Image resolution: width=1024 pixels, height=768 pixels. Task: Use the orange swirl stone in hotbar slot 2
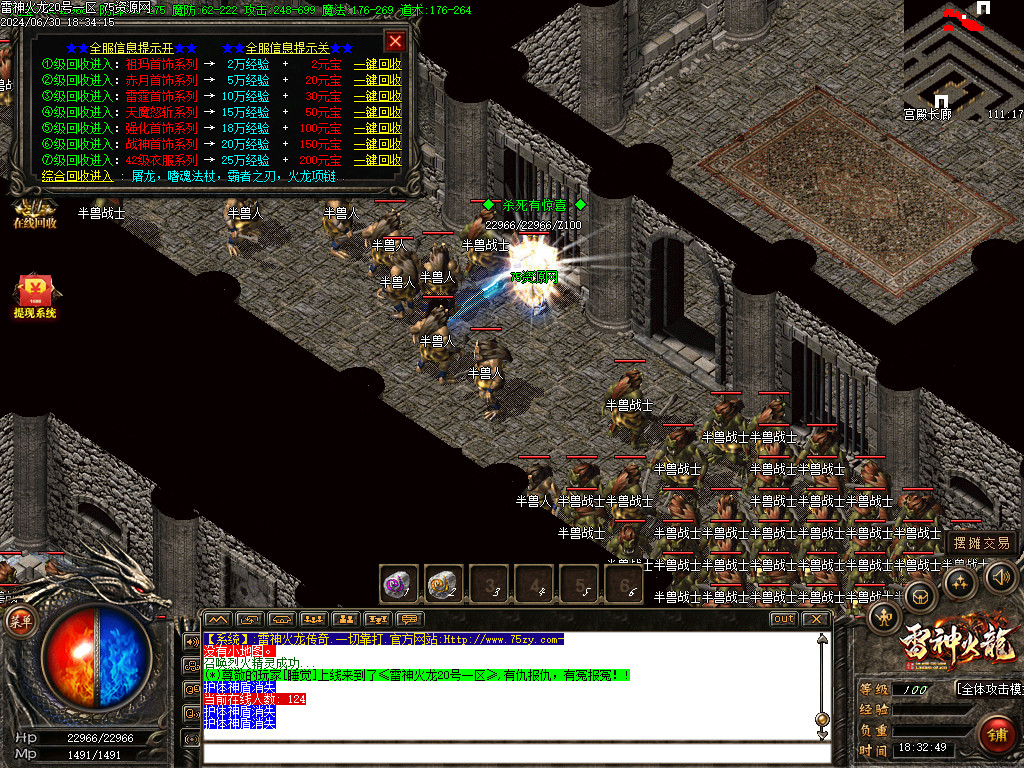pos(443,583)
